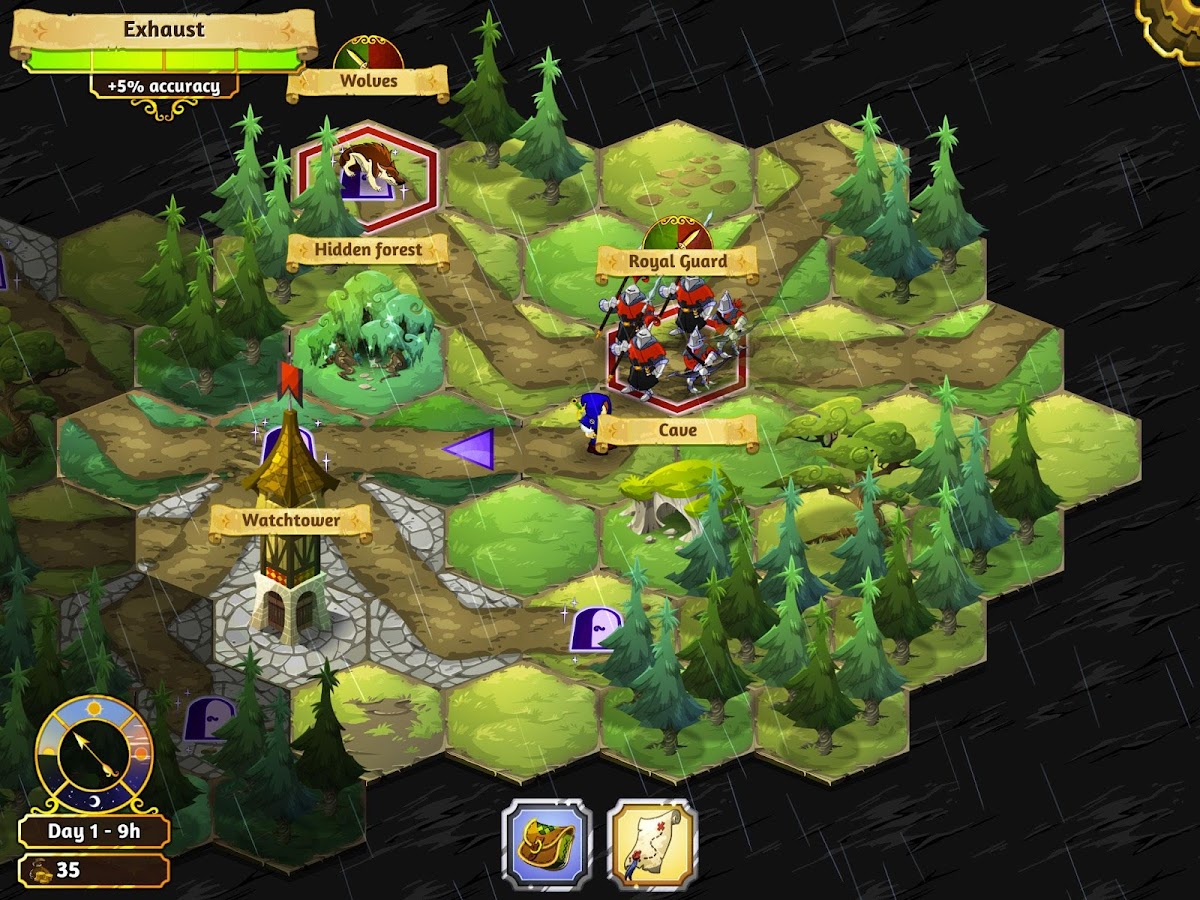Viewport: 1200px width, 900px height.
Task: Select the Royal Guard encounter banner
Action: pyautogui.click(x=677, y=262)
